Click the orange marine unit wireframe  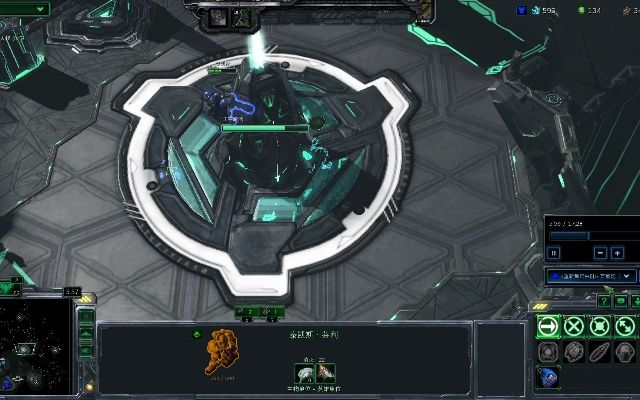click(x=222, y=355)
